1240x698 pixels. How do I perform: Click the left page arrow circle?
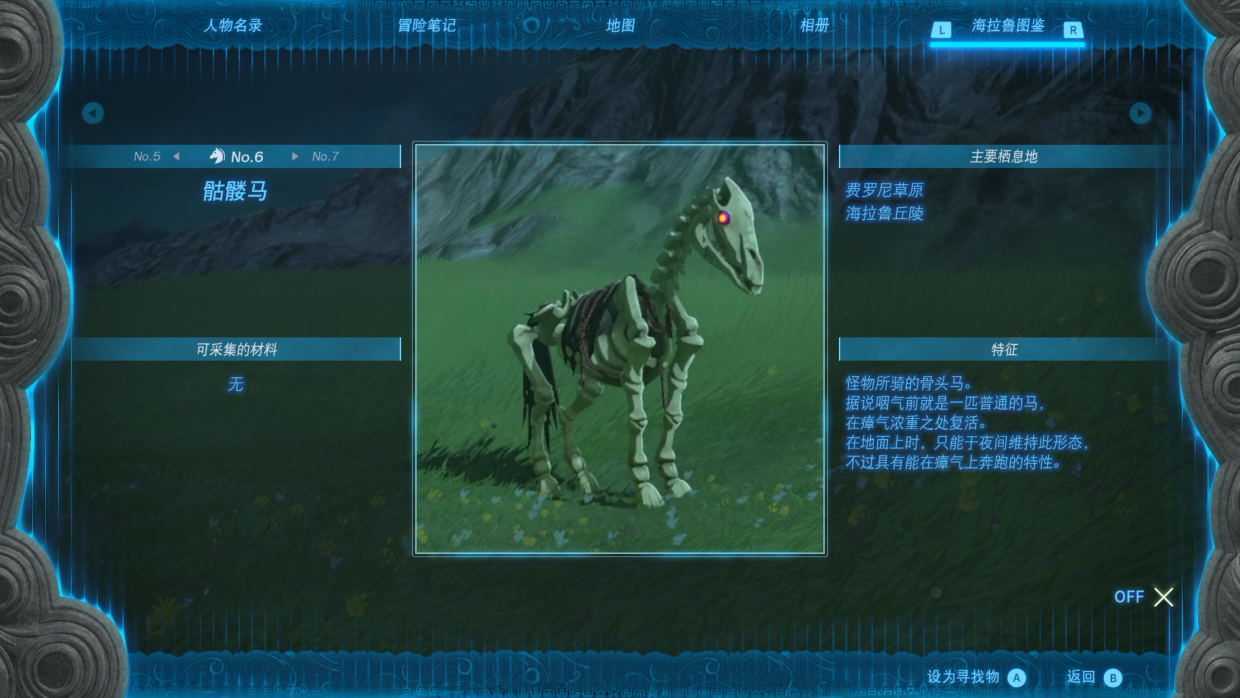point(93,113)
